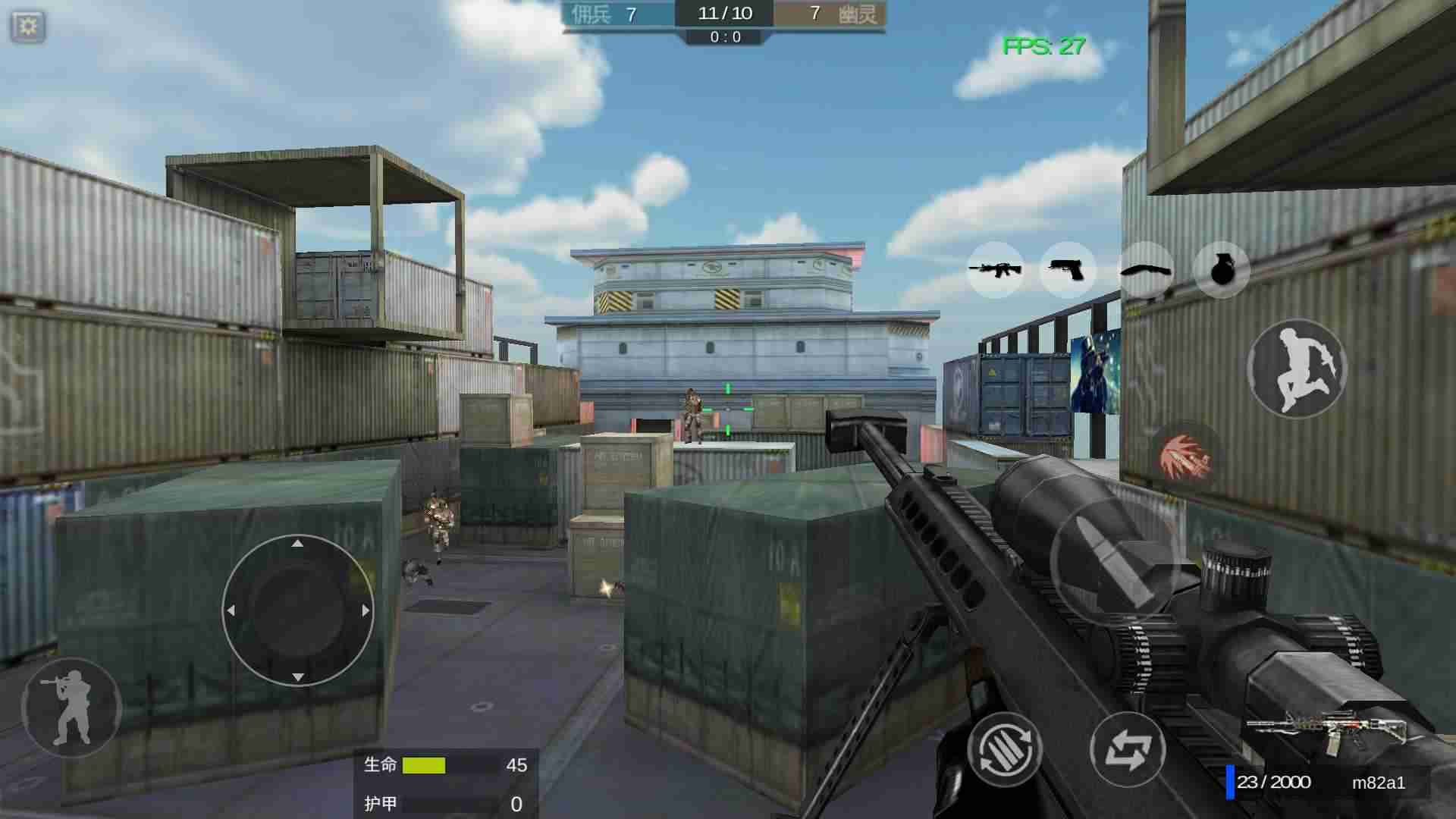Switch to the pistol sidearm icon
Screen dimensions: 1456x819
(1067, 269)
